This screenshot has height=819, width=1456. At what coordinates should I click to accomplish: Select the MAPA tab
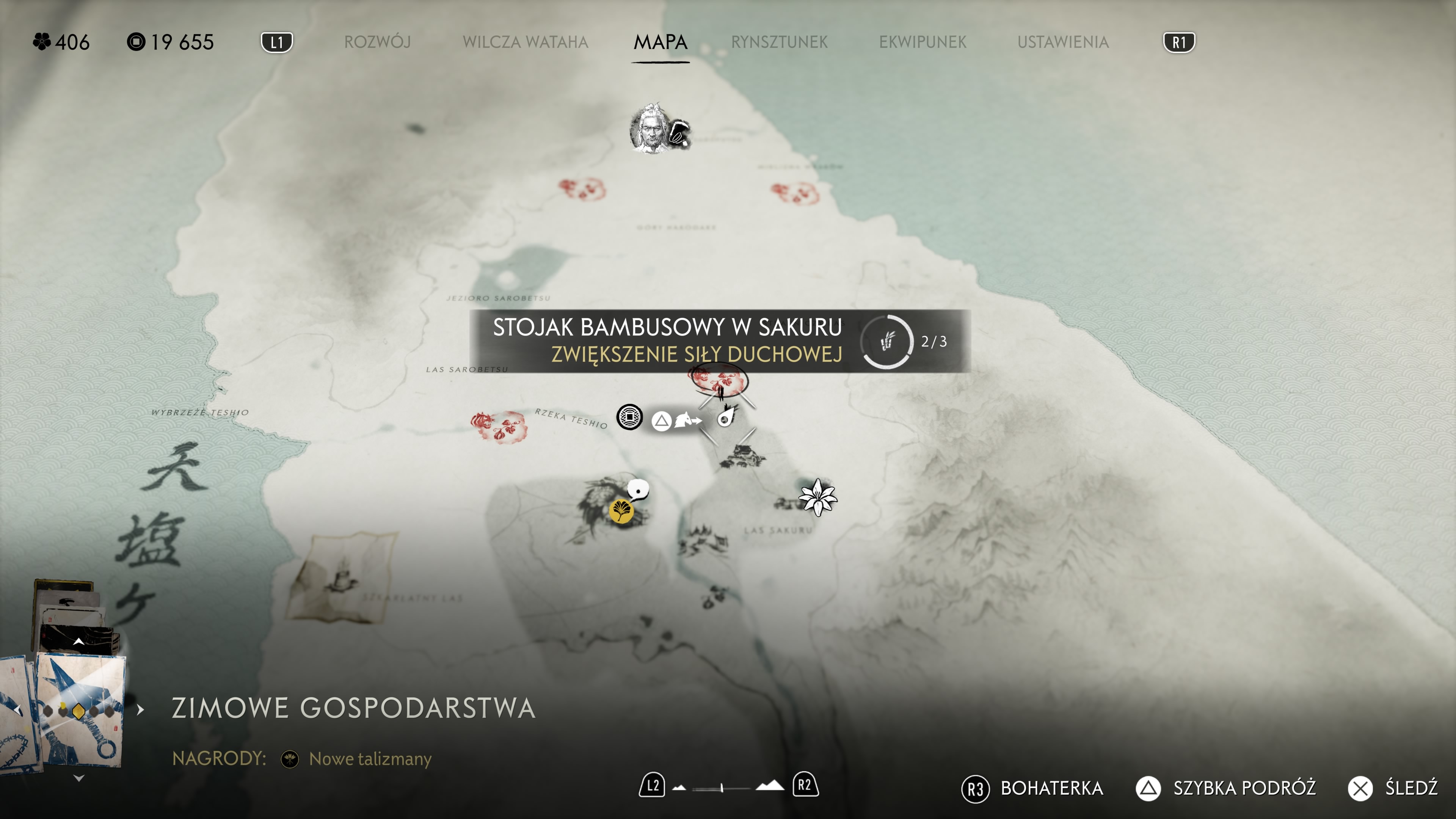(660, 42)
